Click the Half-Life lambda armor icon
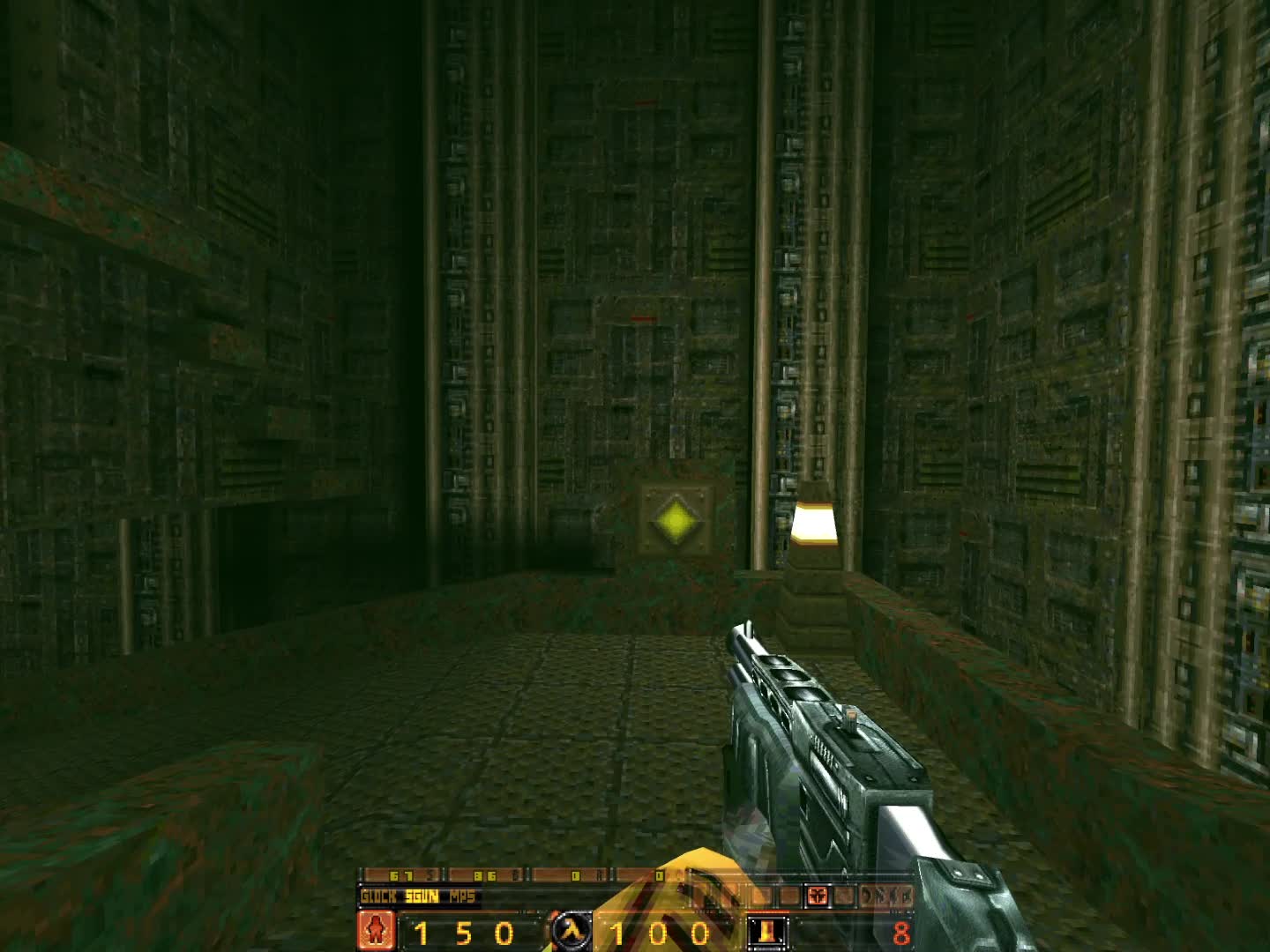The image size is (1270, 952). point(571,932)
